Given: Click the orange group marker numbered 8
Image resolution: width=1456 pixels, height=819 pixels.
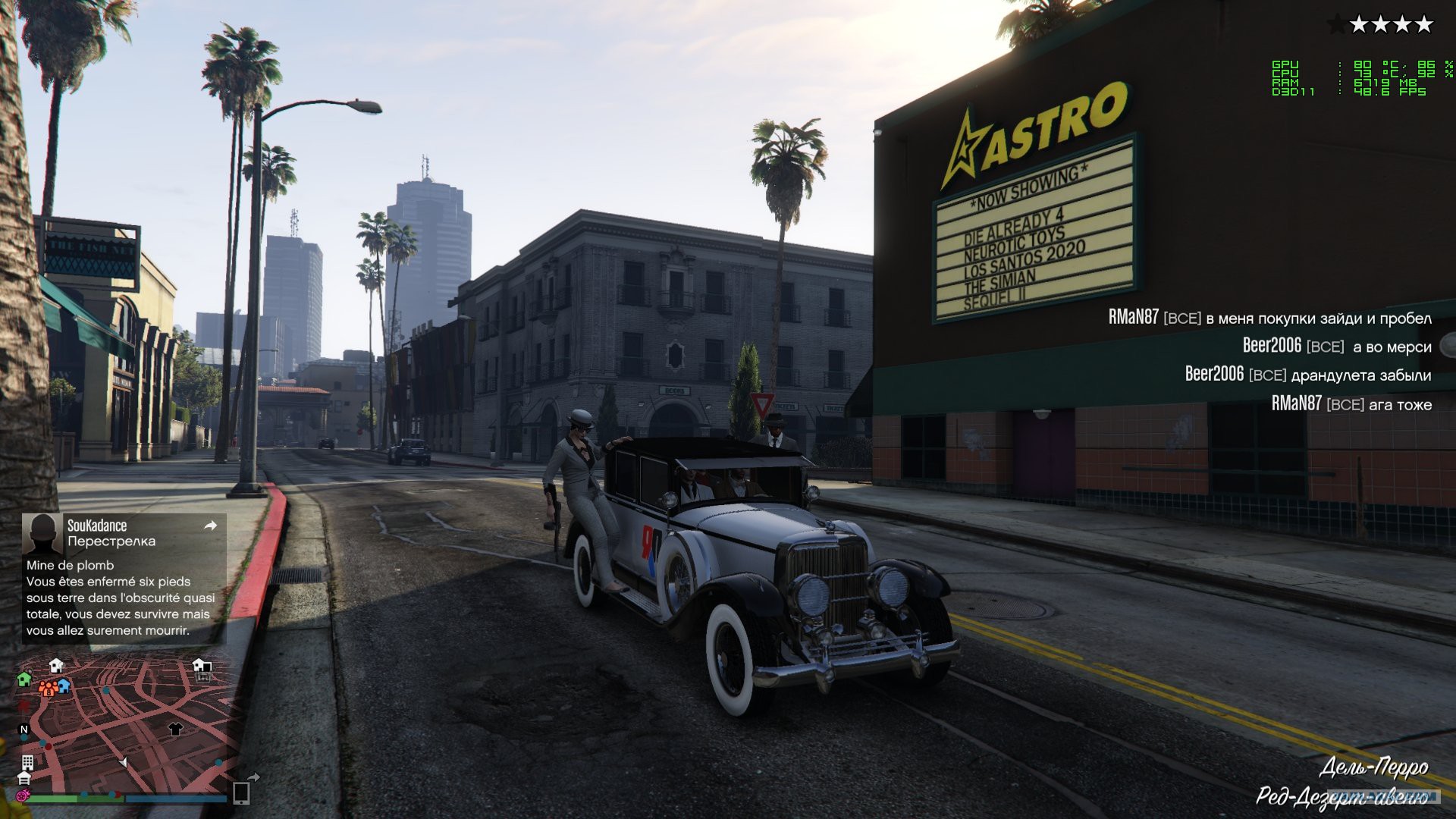Looking at the screenshot, I should [47, 689].
